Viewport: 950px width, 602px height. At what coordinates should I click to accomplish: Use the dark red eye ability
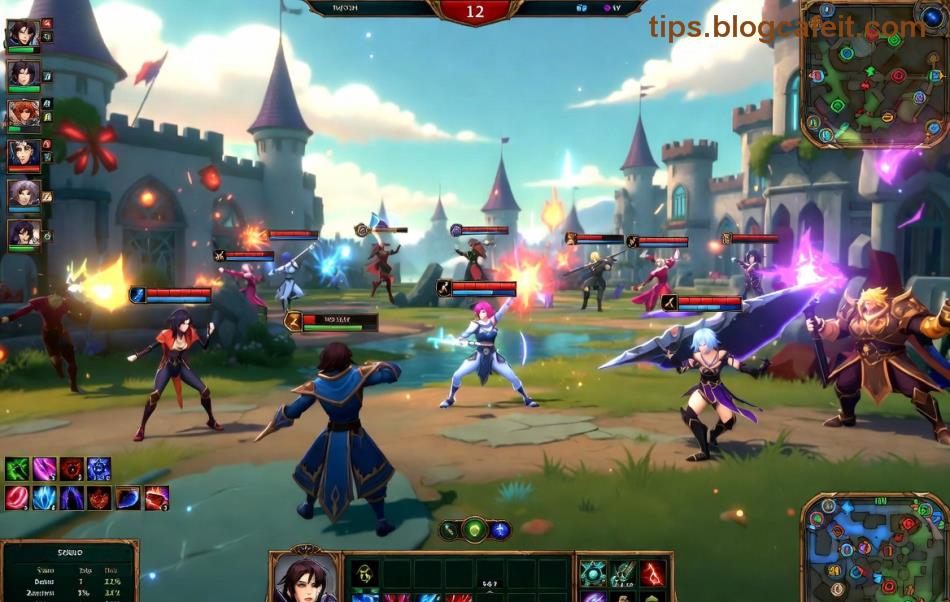tap(71, 469)
